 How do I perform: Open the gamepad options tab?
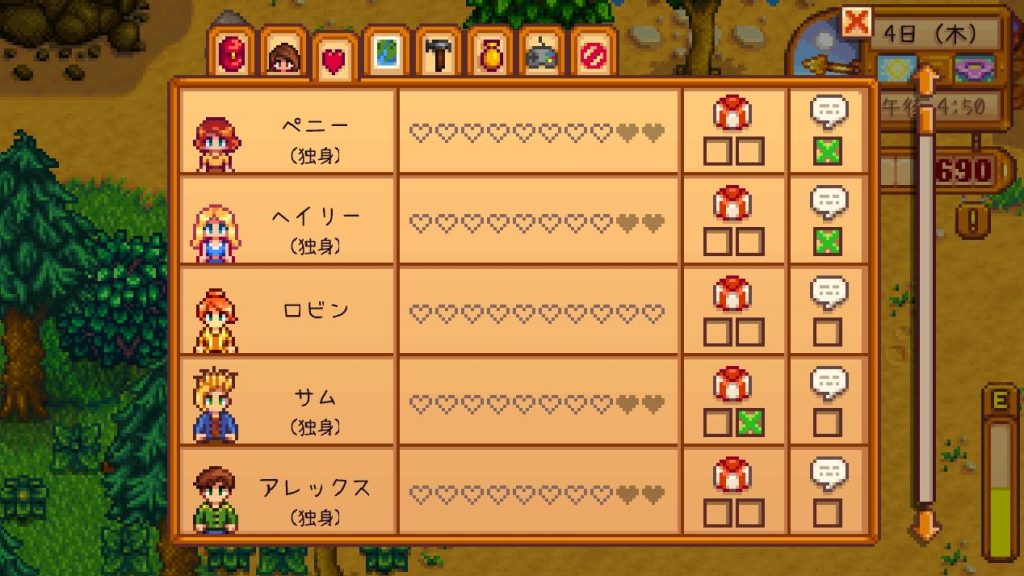pos(543,53)
